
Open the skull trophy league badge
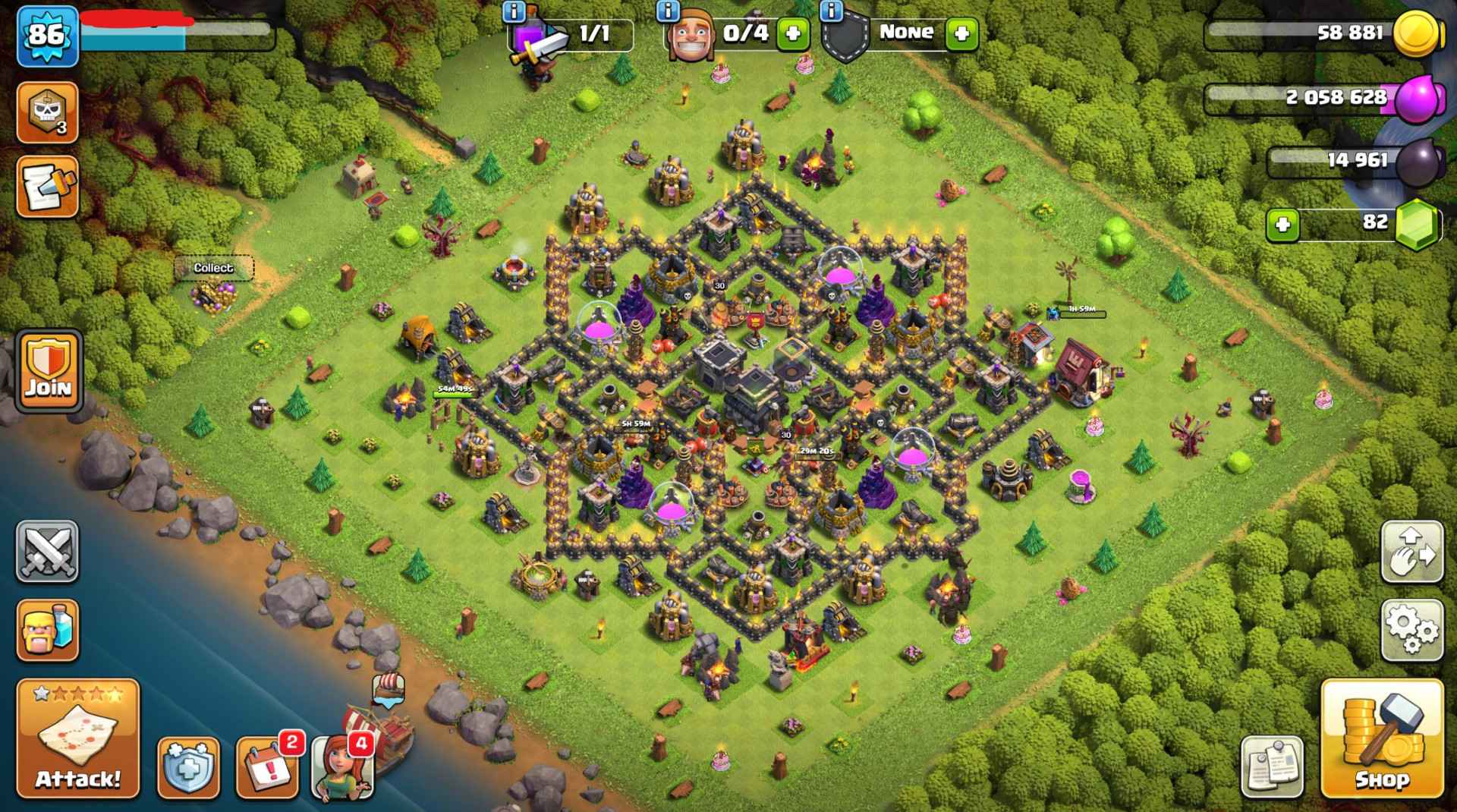pyautogui.click(x=47, y=112)
